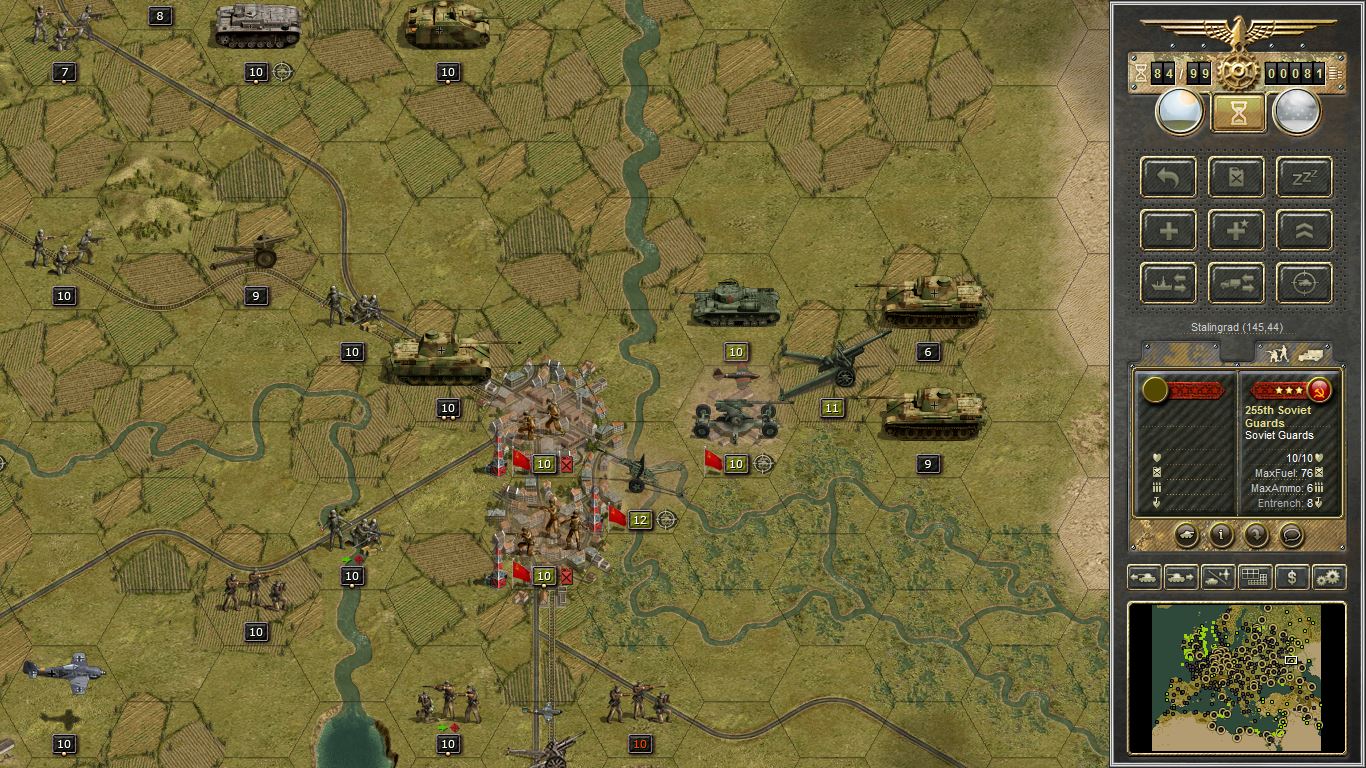Toggle the tank targeting overlay icon

point(1303,283)
